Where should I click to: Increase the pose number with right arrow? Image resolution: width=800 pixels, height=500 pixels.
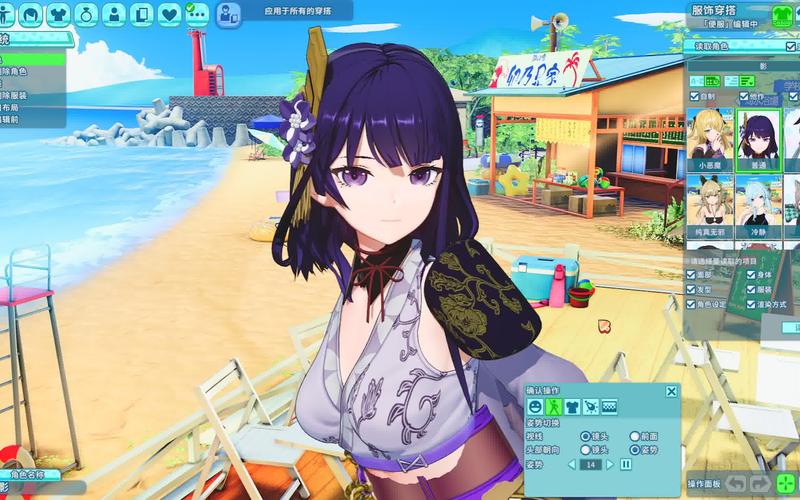612,464
